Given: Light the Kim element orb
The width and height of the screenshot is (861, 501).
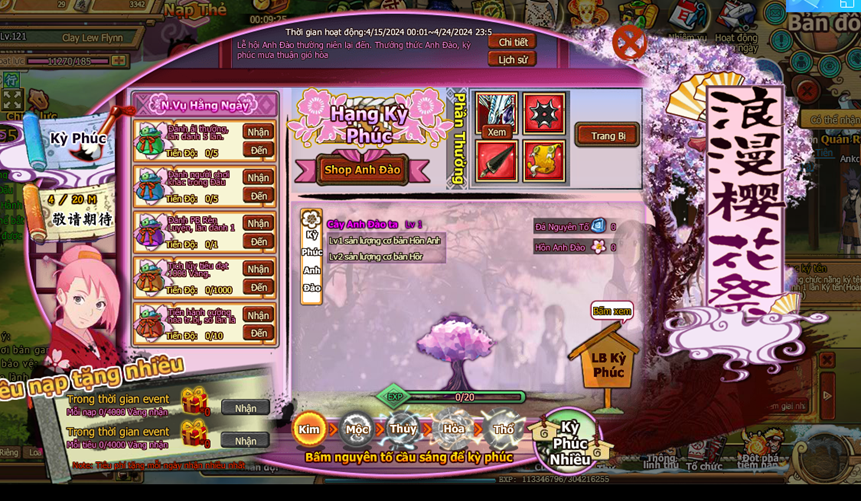Looking at the screenshot, I should [x=309, y=430].
